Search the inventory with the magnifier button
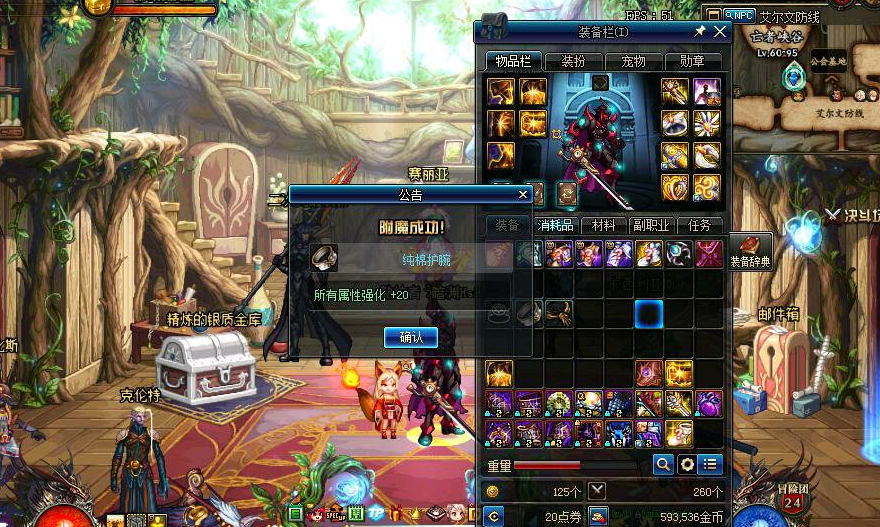The image size is (880, 527). 662,464
